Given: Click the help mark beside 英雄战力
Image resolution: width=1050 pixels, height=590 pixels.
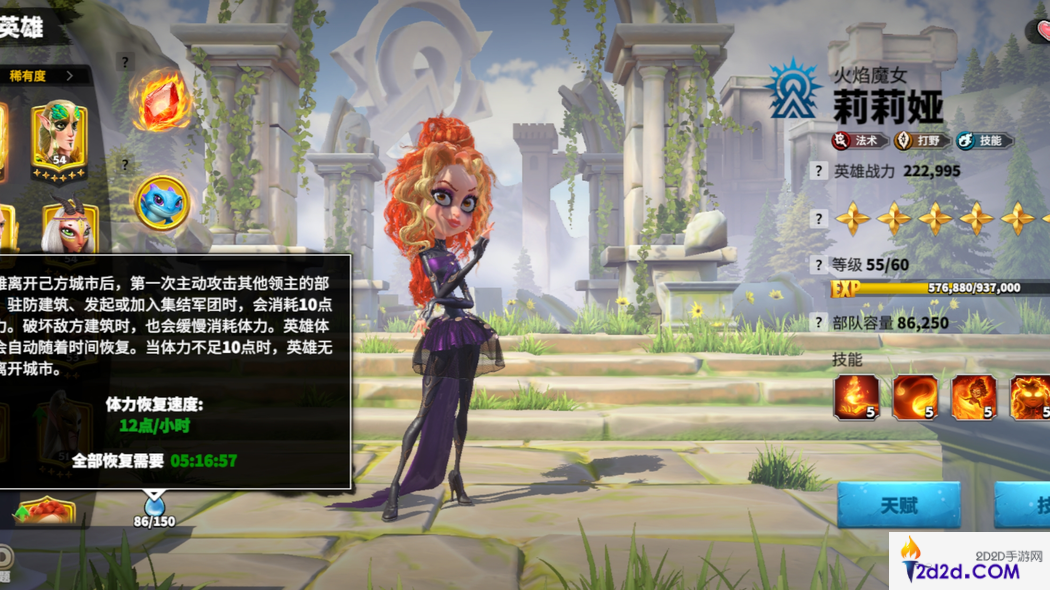Looking at the screenshot, I should 819,171.
